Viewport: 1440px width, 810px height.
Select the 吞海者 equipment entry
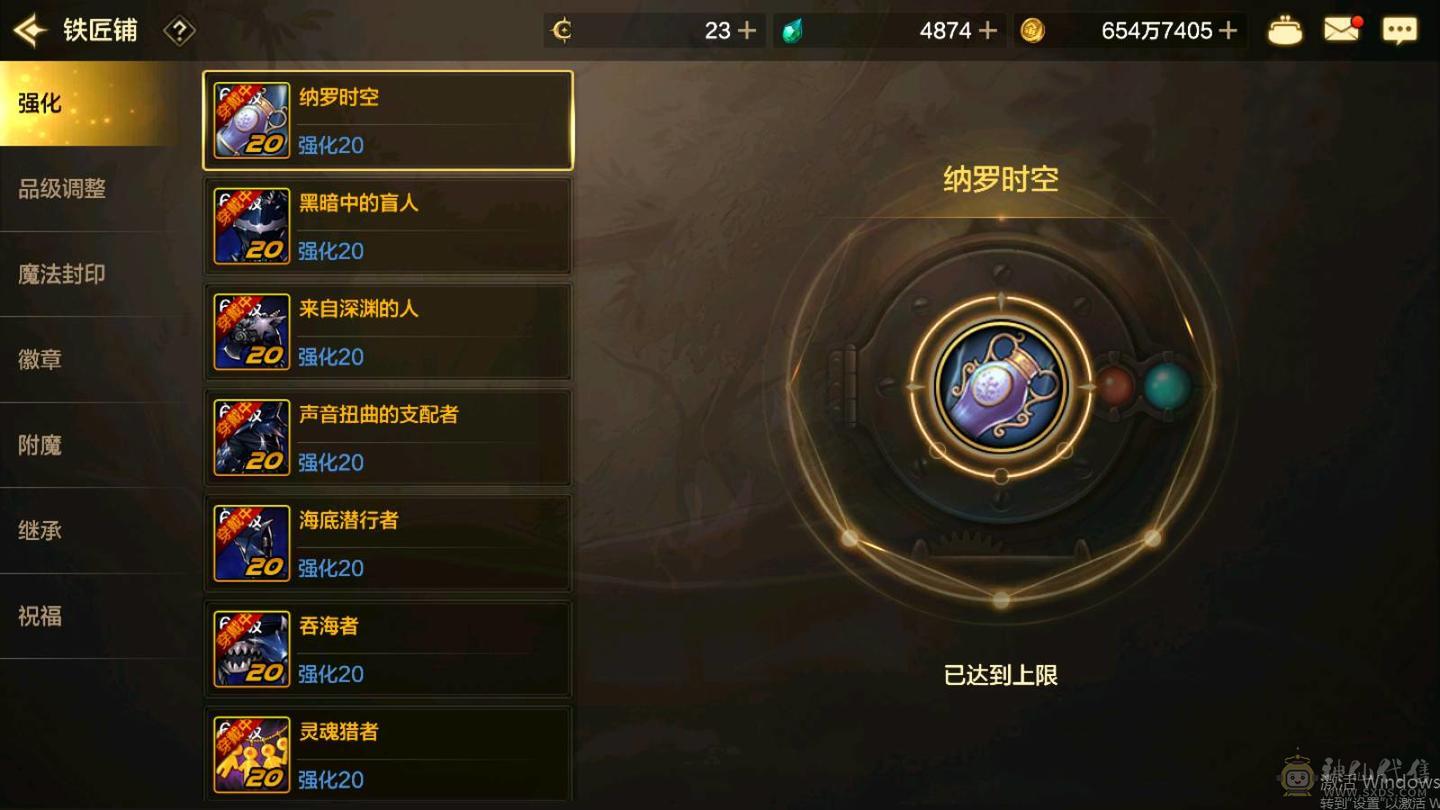pos(388,648)
